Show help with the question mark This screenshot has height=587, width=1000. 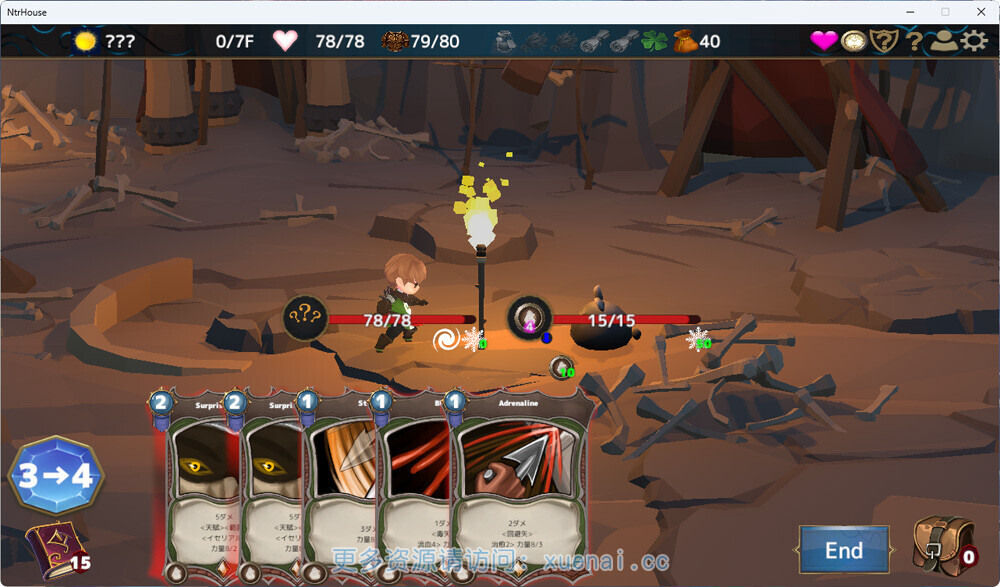click(913, 41)
